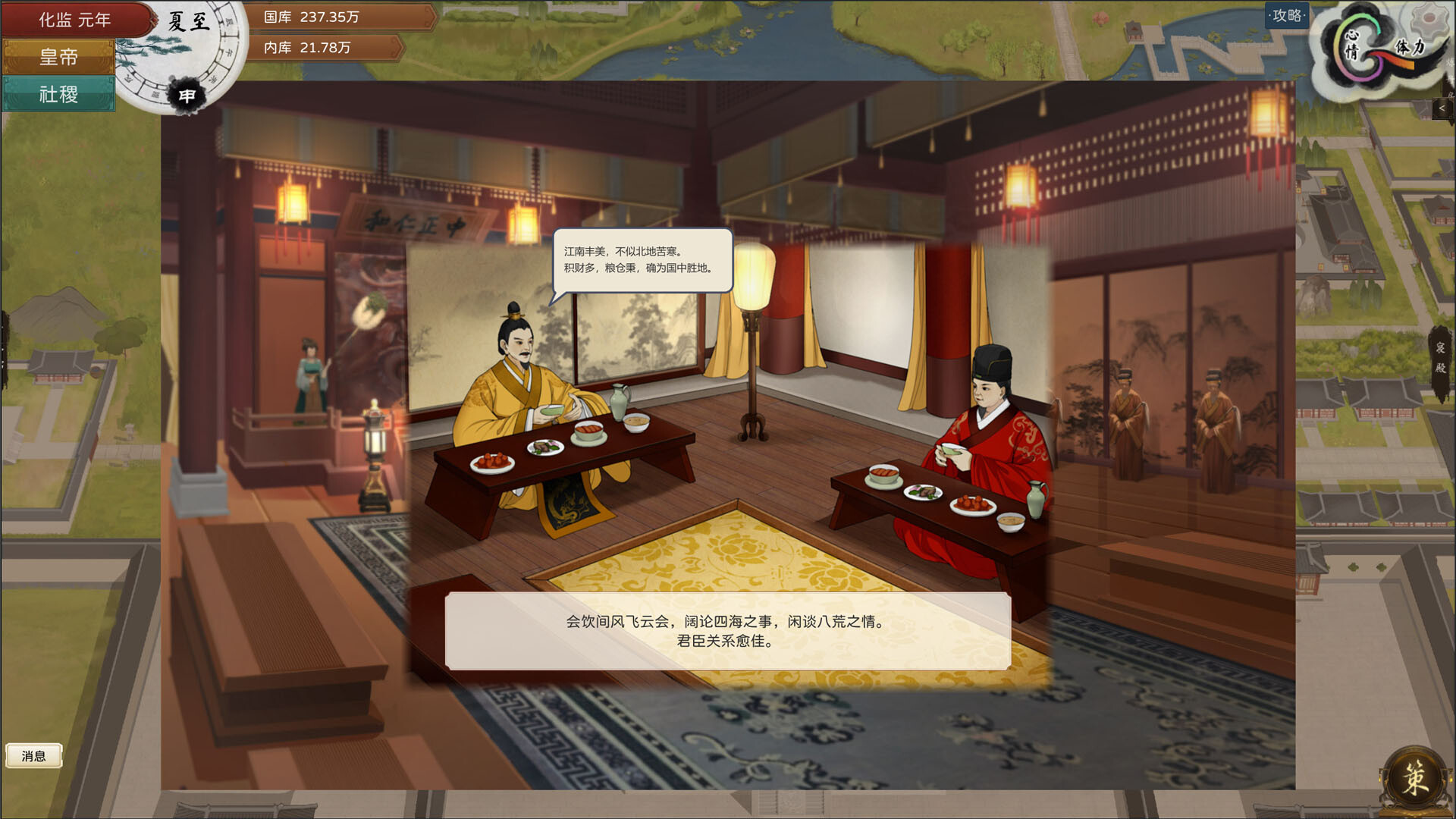
Task: Click the 化监 元年 era banner
Action: (76, 19)
